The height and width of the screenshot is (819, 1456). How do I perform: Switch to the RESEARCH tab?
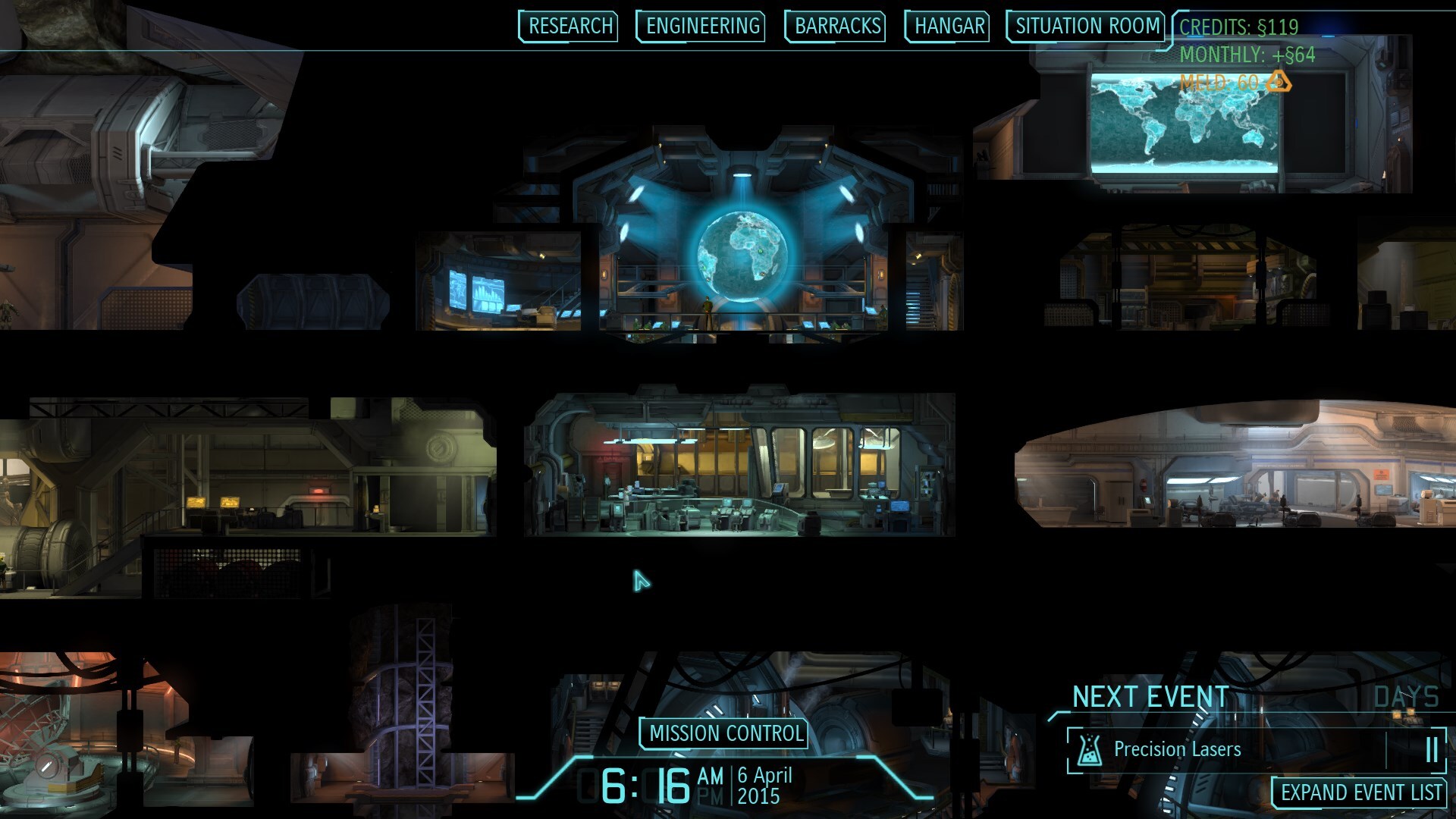567,26
